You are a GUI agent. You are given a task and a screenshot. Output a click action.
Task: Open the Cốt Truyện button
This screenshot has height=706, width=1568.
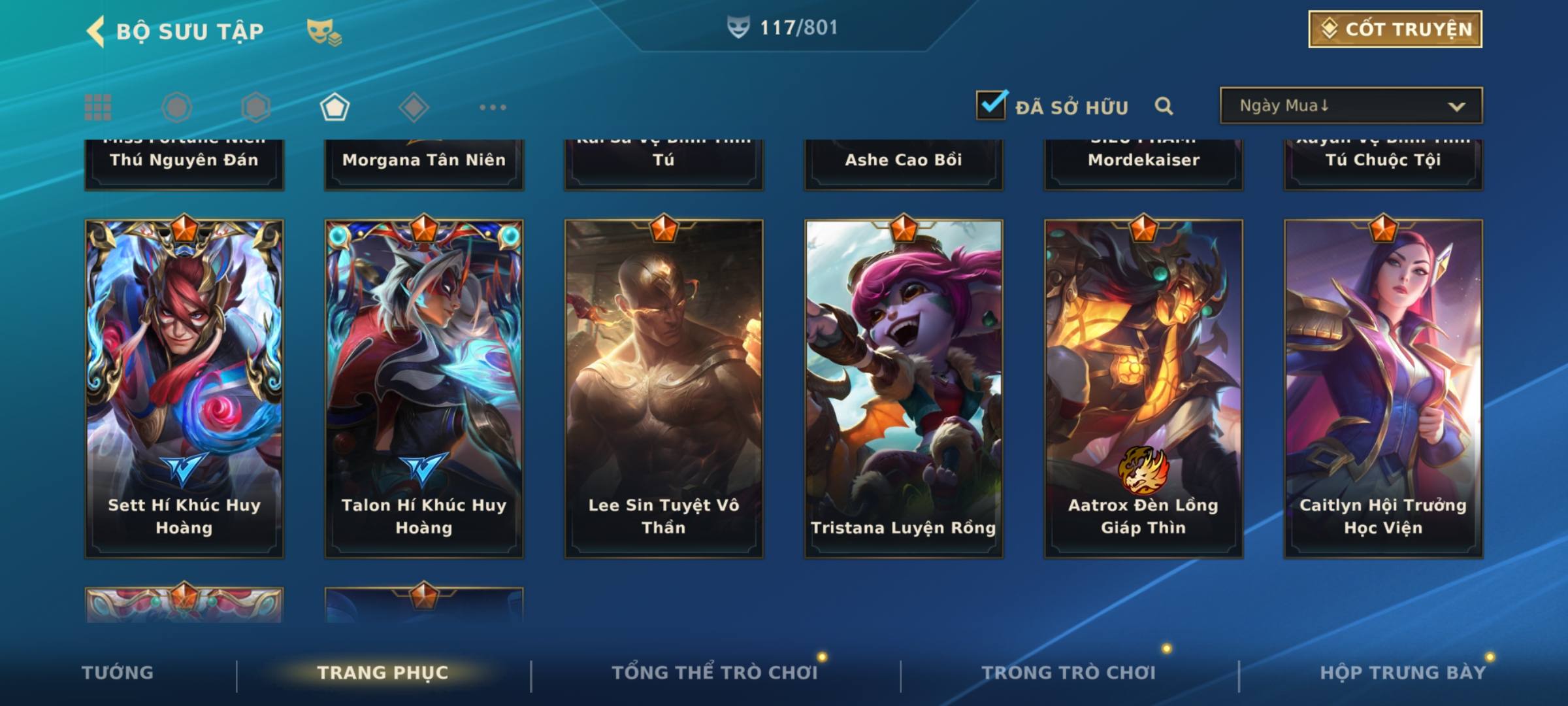[x=1395, y=29]
